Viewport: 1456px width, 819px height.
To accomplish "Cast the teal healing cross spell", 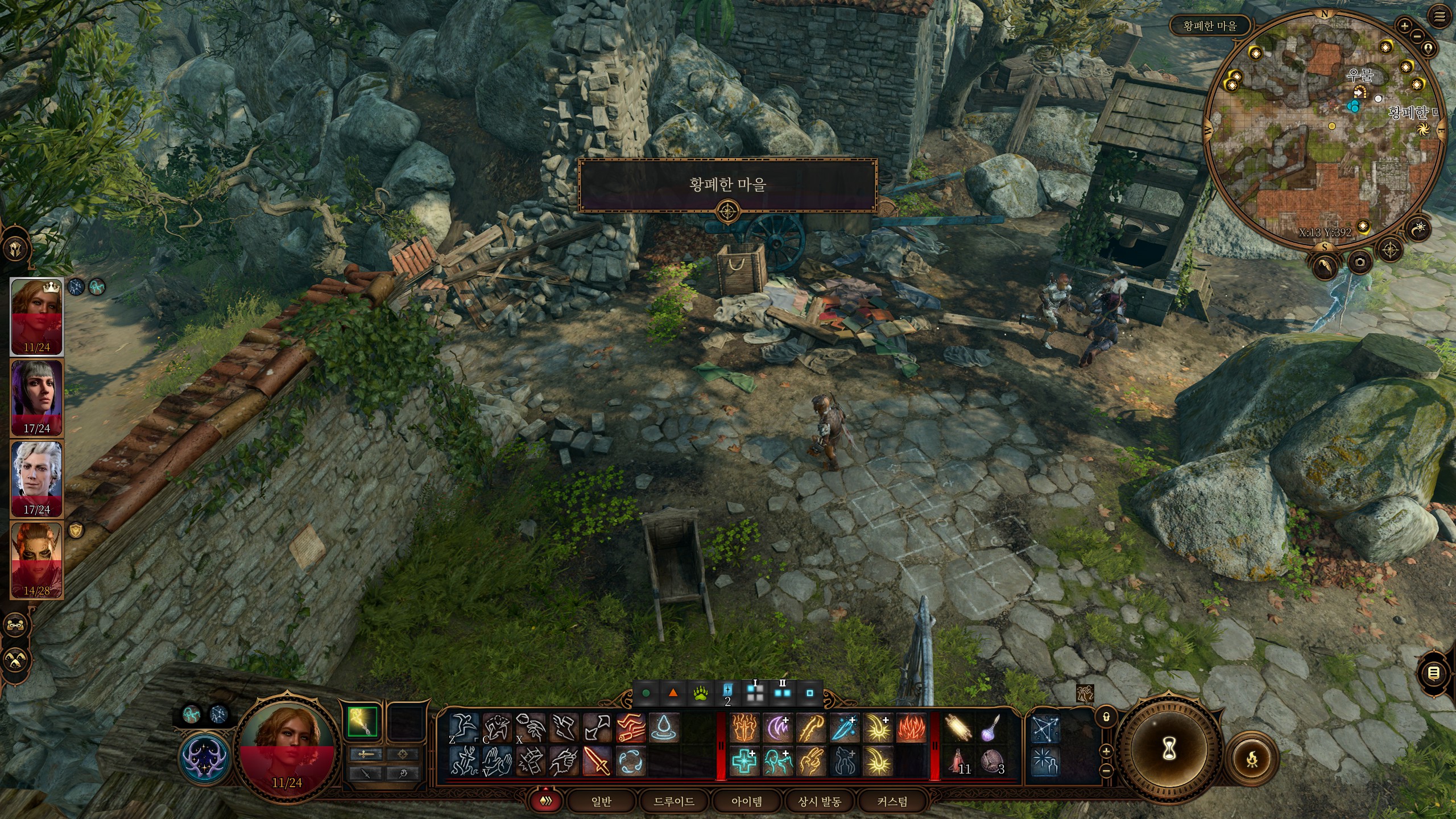I will pos(744,761).
